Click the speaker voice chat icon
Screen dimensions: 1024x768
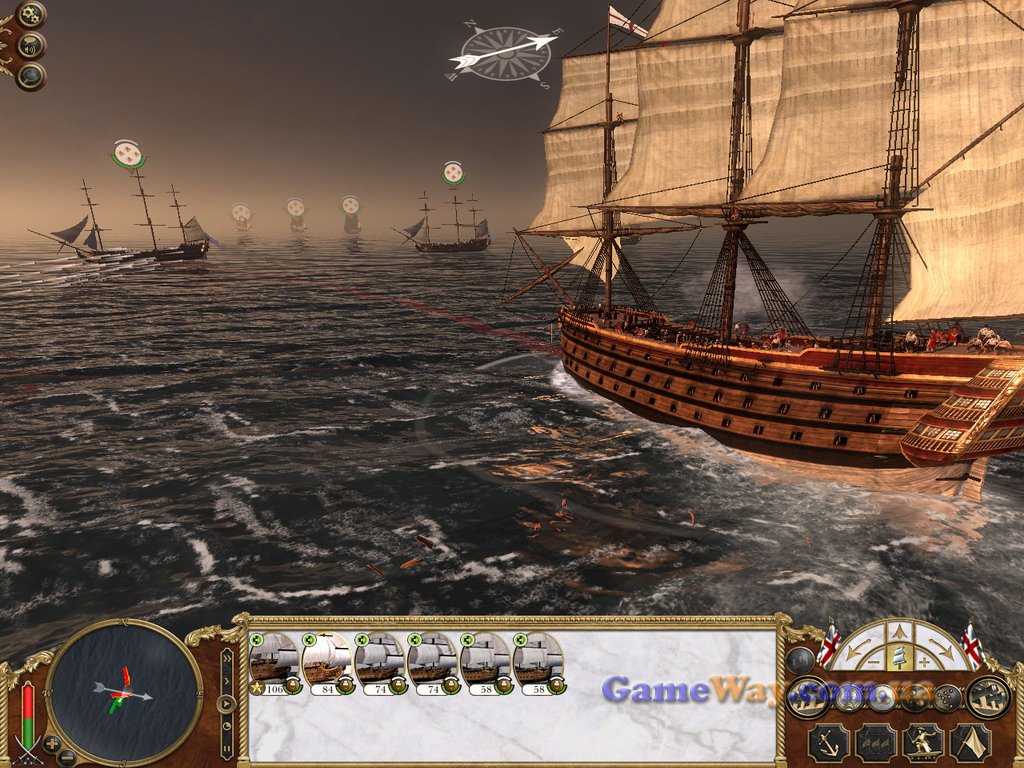click(x=31, y=45)
